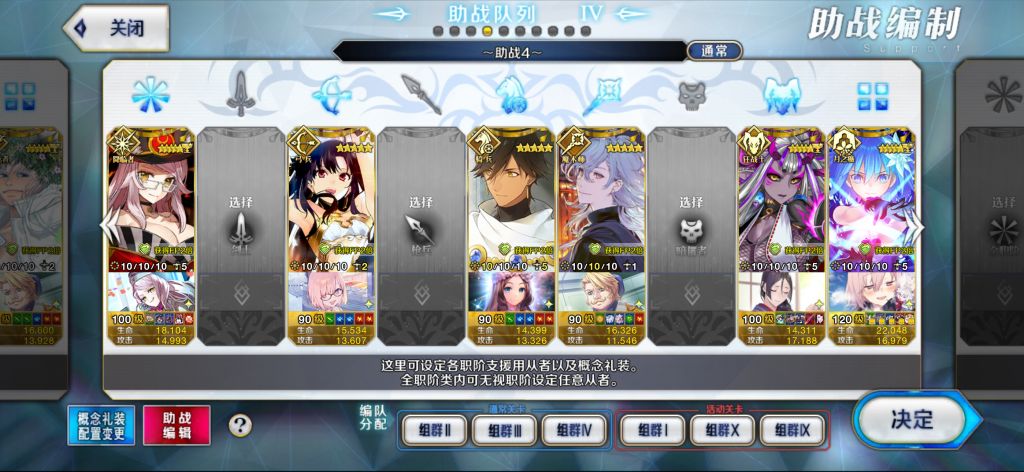Open 概念礼装 配置变更 option
The height and width of the screenshot is (472, 1024).
pyautogui.click(x=101, y=425)
